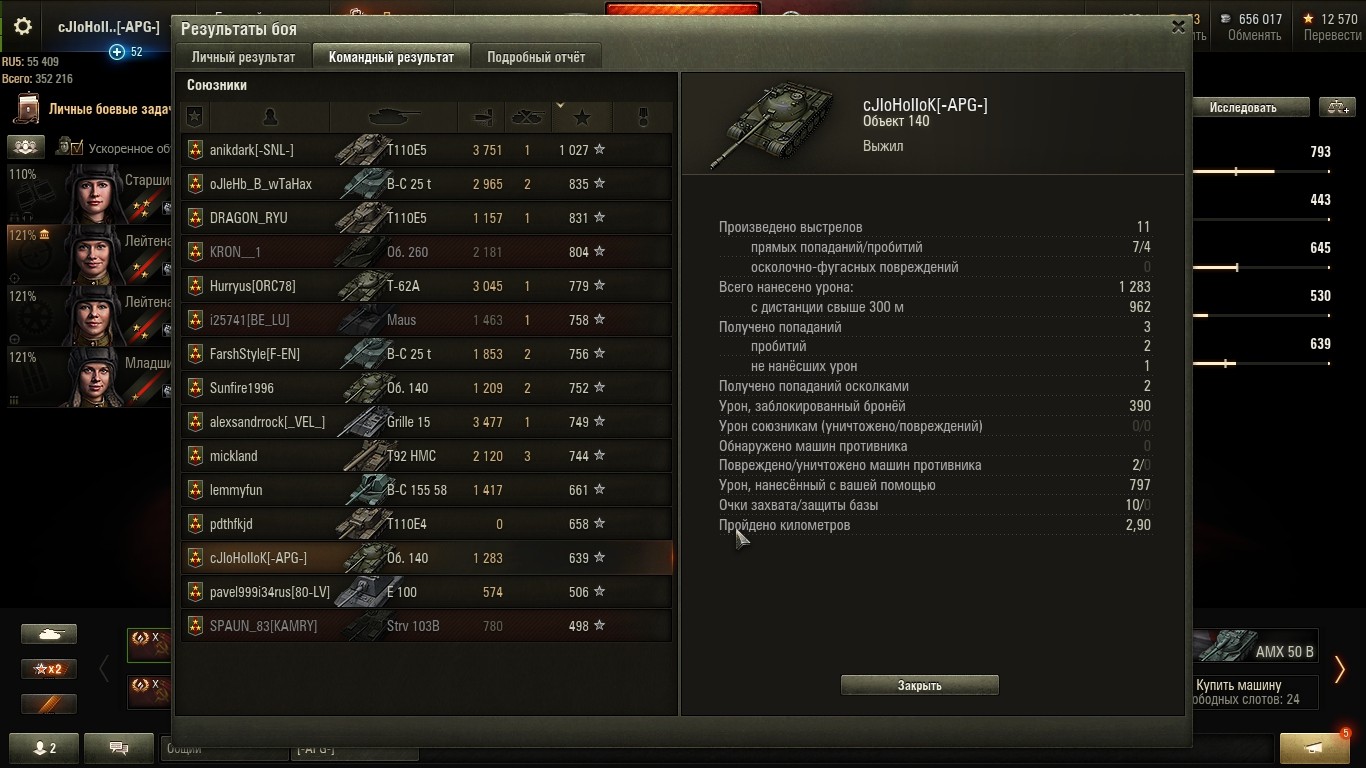Select player anikdark[-SNL-] row
The image size is (1366, 768).
coord(426,150)
